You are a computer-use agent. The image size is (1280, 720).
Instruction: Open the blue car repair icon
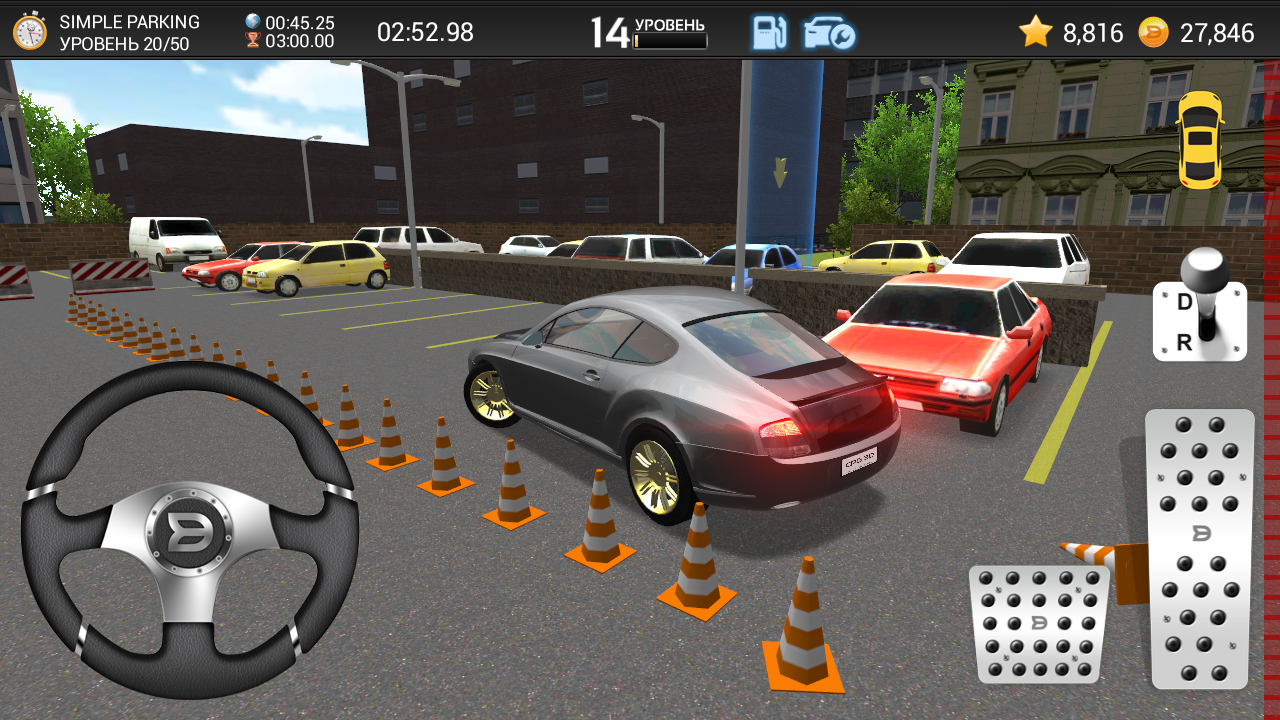[829, 32]
